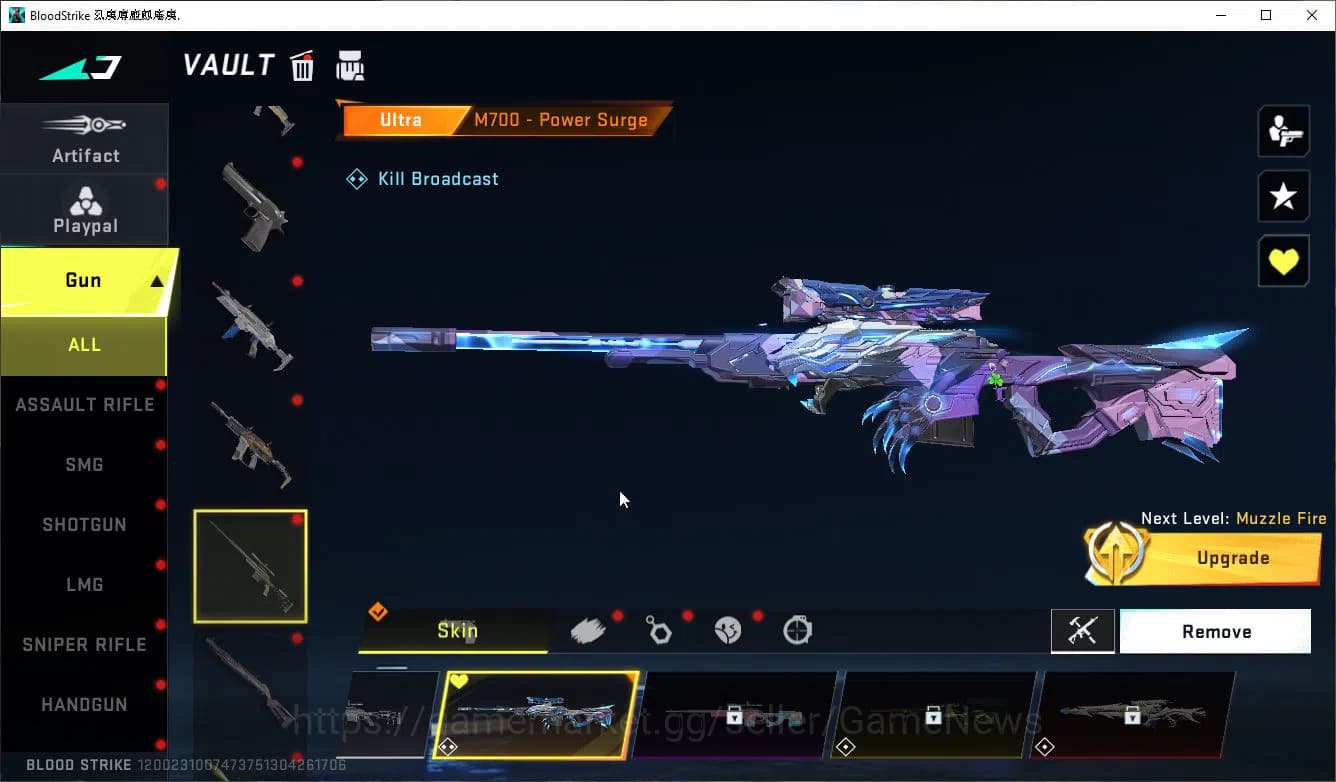The width and height of the screenshot is (1336, 782).
Task: Click the star rating icon
Action: (x=1284, y=196)
